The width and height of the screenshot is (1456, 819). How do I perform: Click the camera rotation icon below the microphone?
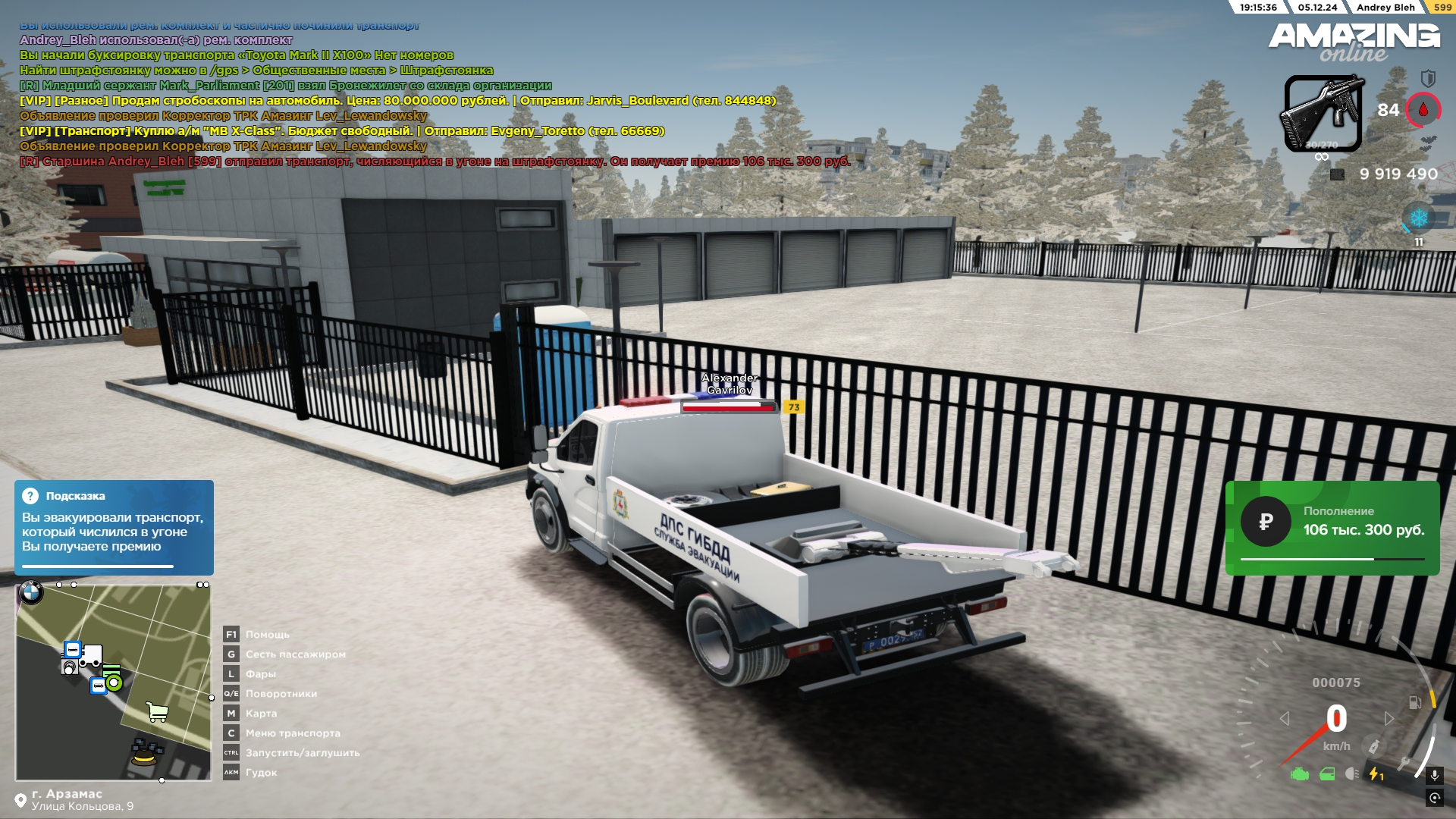pyautogui.click(x=1434, y=798)
